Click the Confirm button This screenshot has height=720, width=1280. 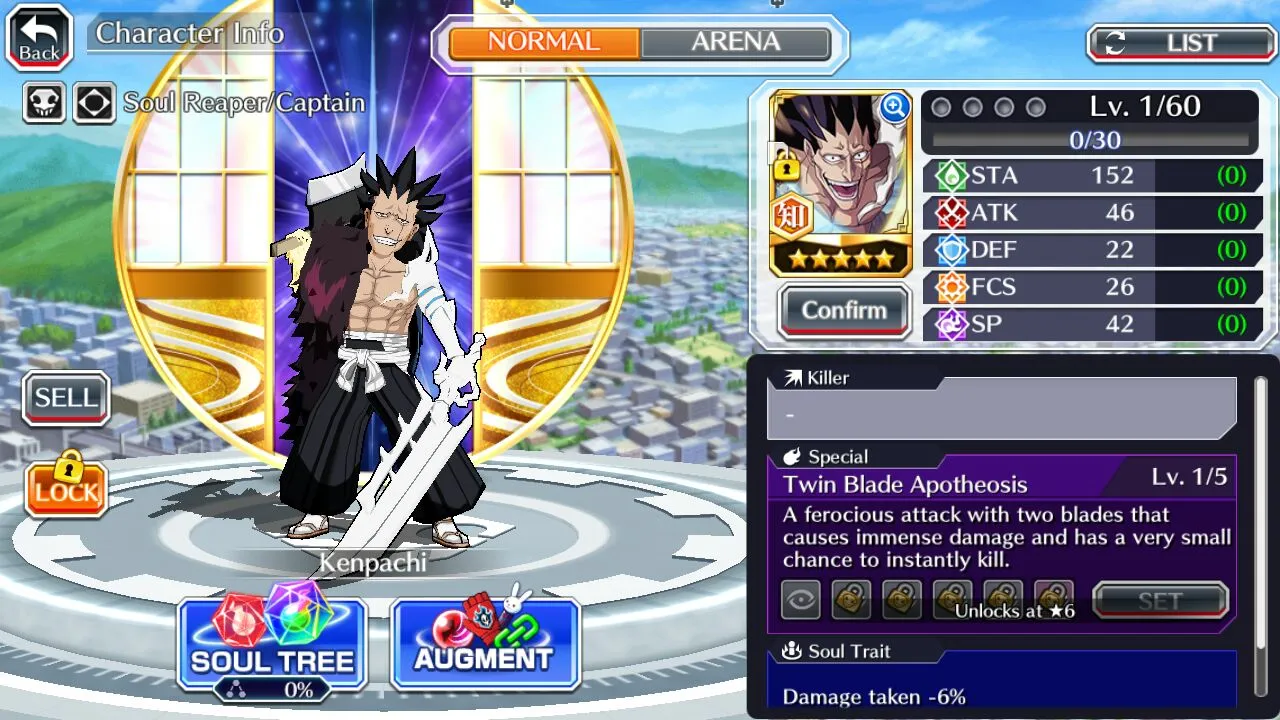coord(844,310)
